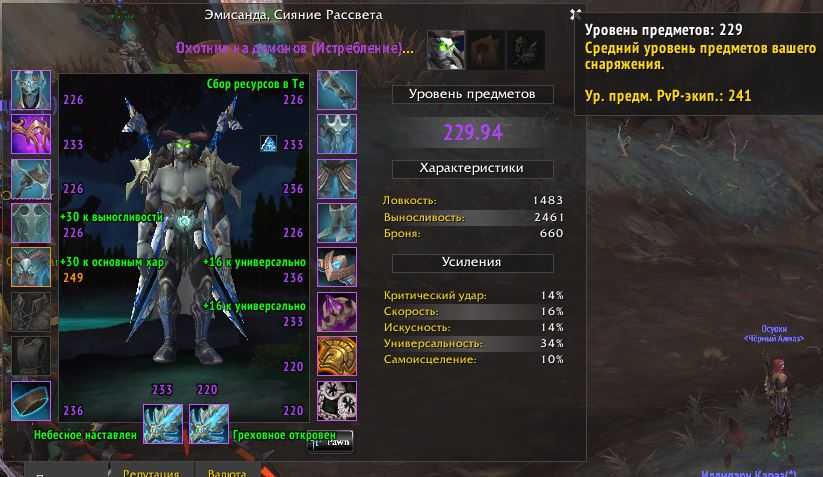Image resolution: width=823 pixels, height=477 pixels.
Task: Select the equipped helmet slot
Action: coord(30,90)
